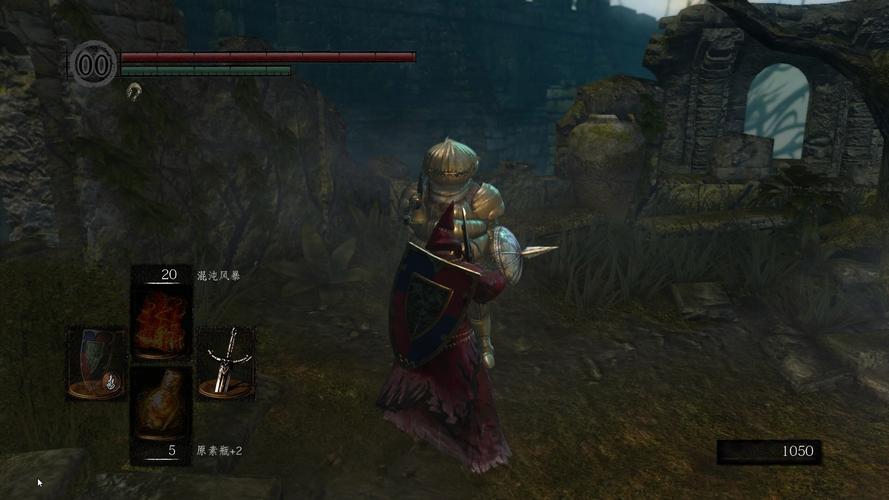Select the Estus Flask item slot
889x500 pixels.
(x=160, y=403)
